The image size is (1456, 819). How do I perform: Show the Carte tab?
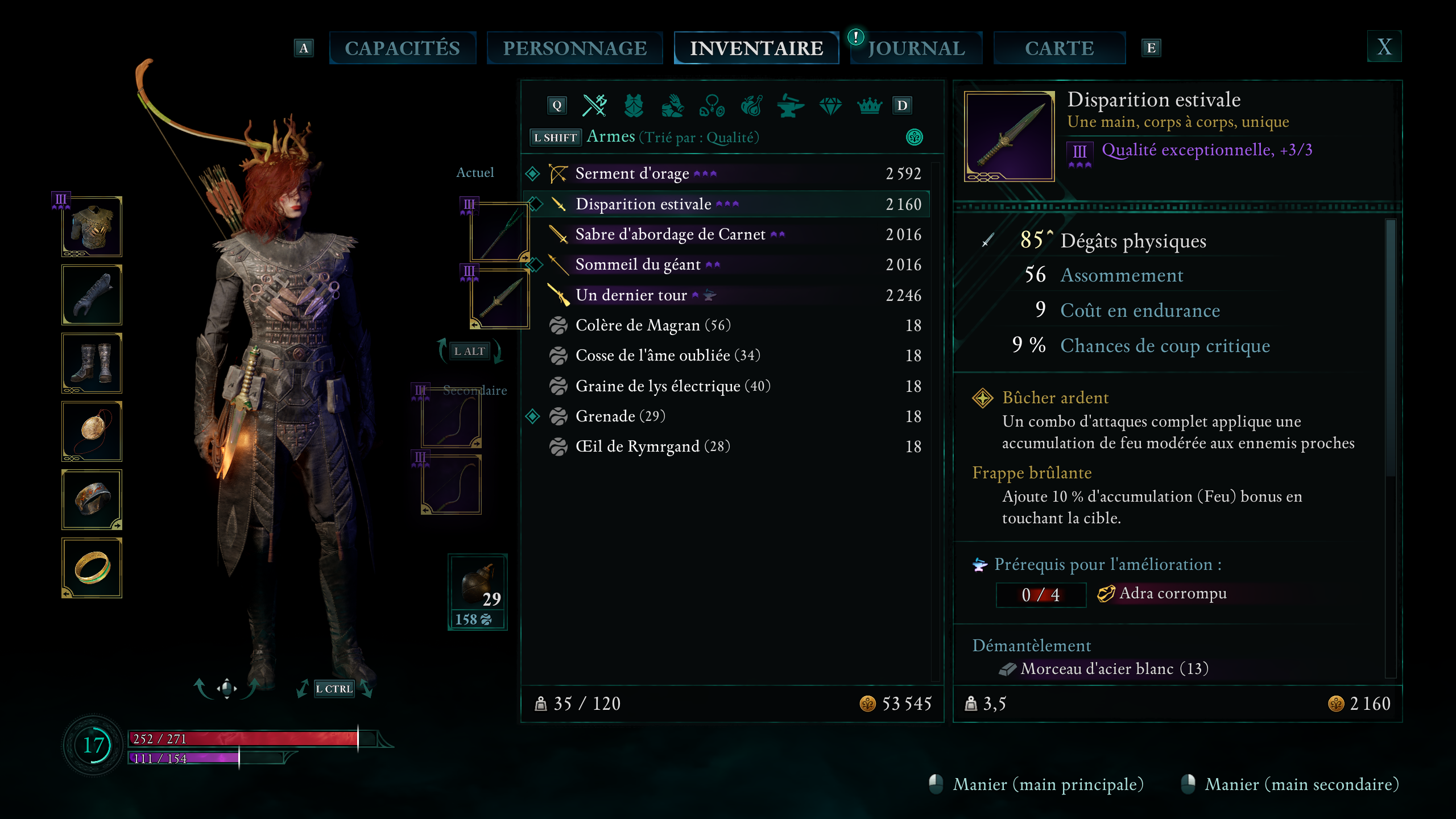point(1059,48)
